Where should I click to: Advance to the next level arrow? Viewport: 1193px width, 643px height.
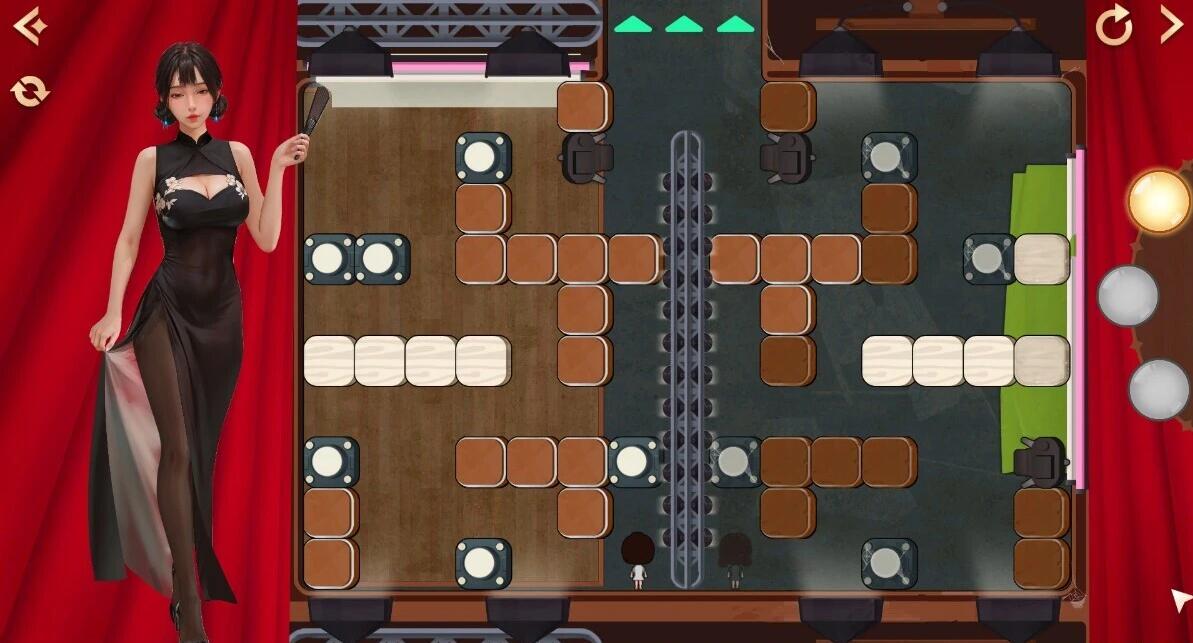click(1170, 25)
